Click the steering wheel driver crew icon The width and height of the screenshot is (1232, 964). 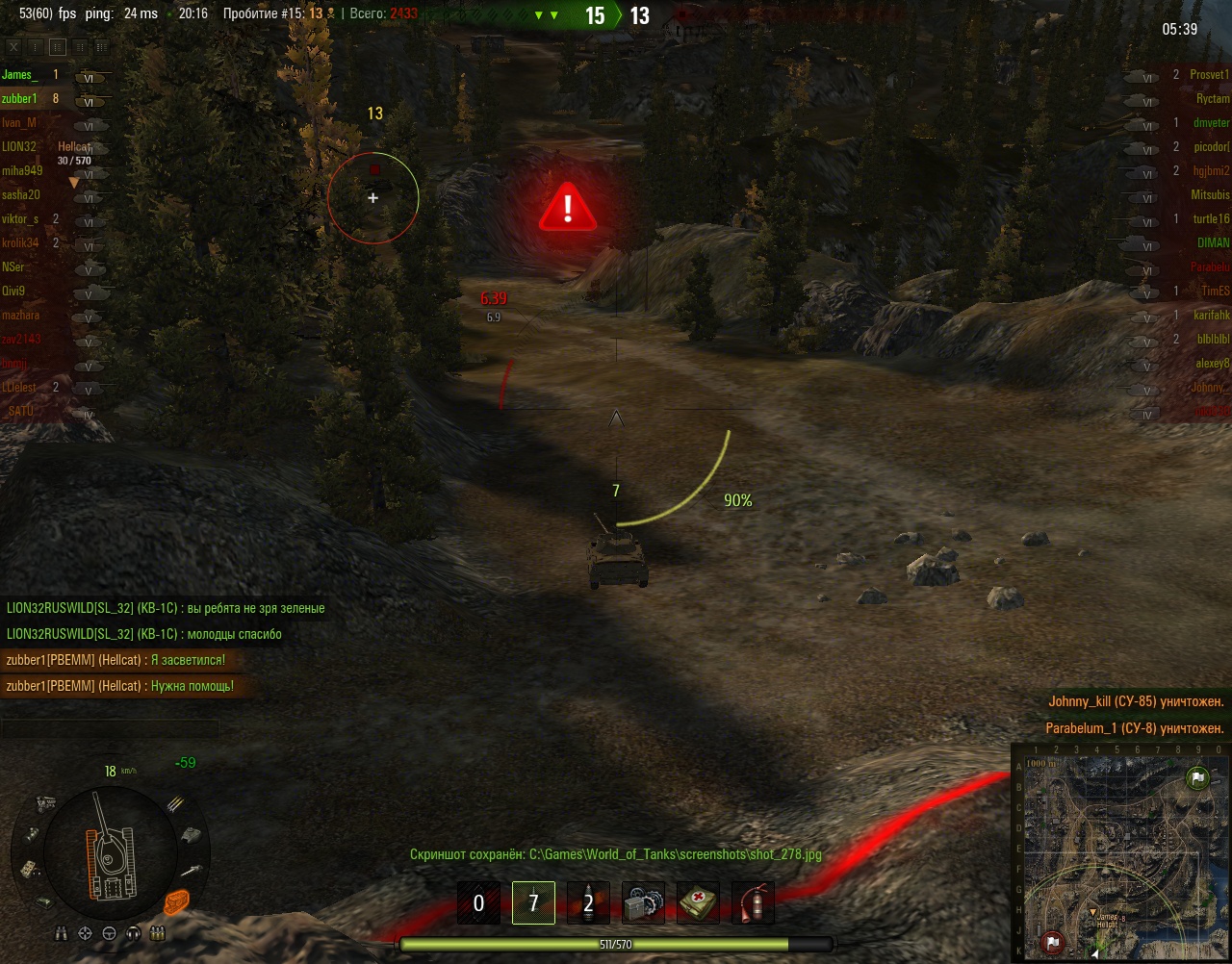tap(109, 933)
